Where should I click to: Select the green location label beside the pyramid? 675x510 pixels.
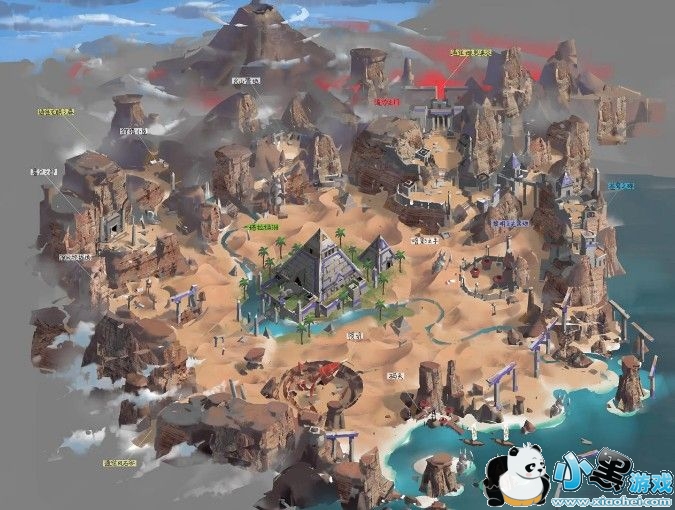[x=263, y=229]
